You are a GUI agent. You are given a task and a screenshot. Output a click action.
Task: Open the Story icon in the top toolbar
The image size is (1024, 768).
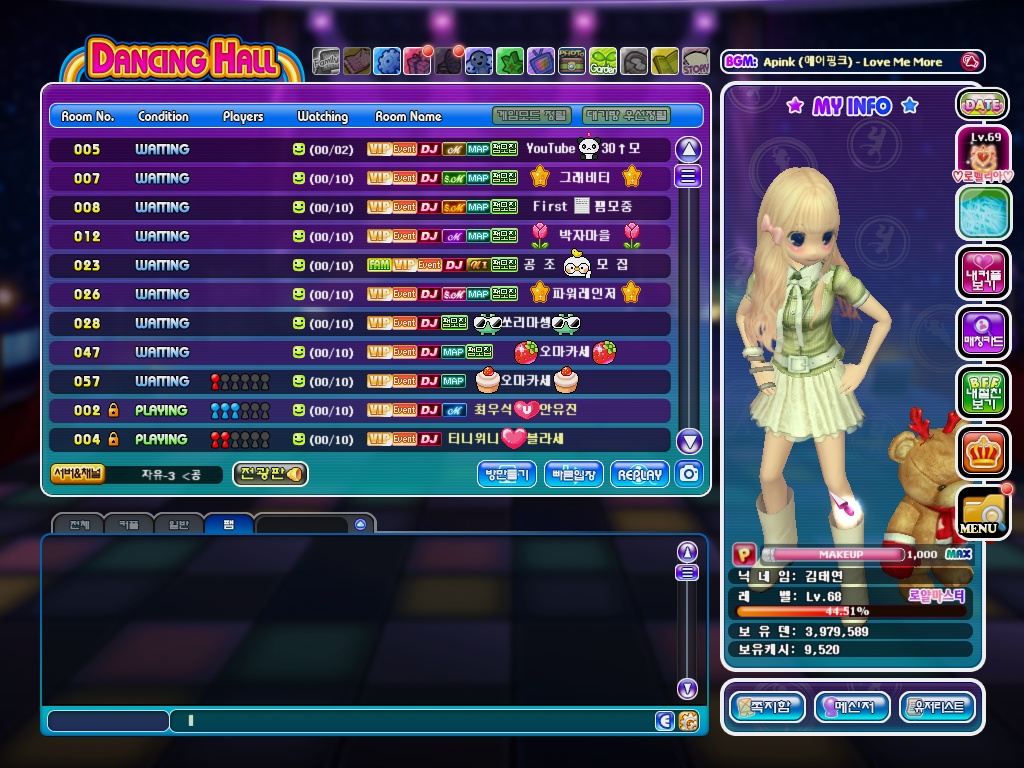pyautogui.click(x=696, y=62)
